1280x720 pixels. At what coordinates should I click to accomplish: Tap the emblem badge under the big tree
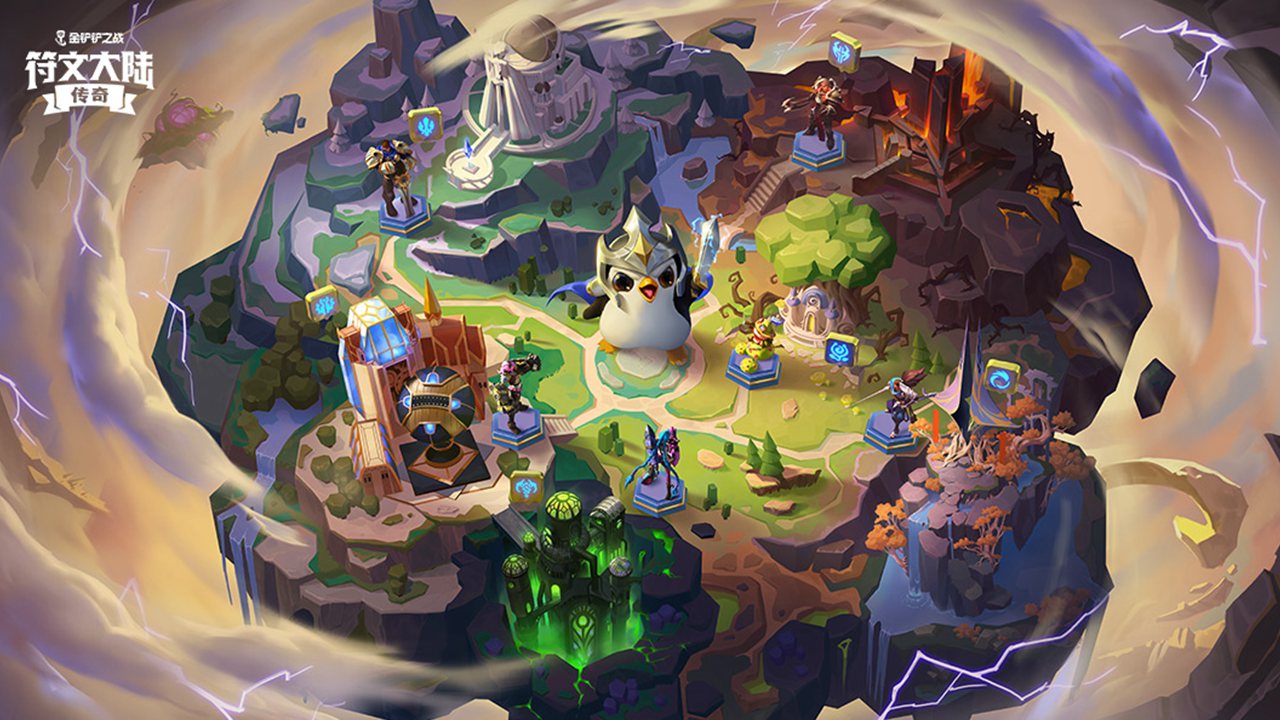tap(840, 350)
